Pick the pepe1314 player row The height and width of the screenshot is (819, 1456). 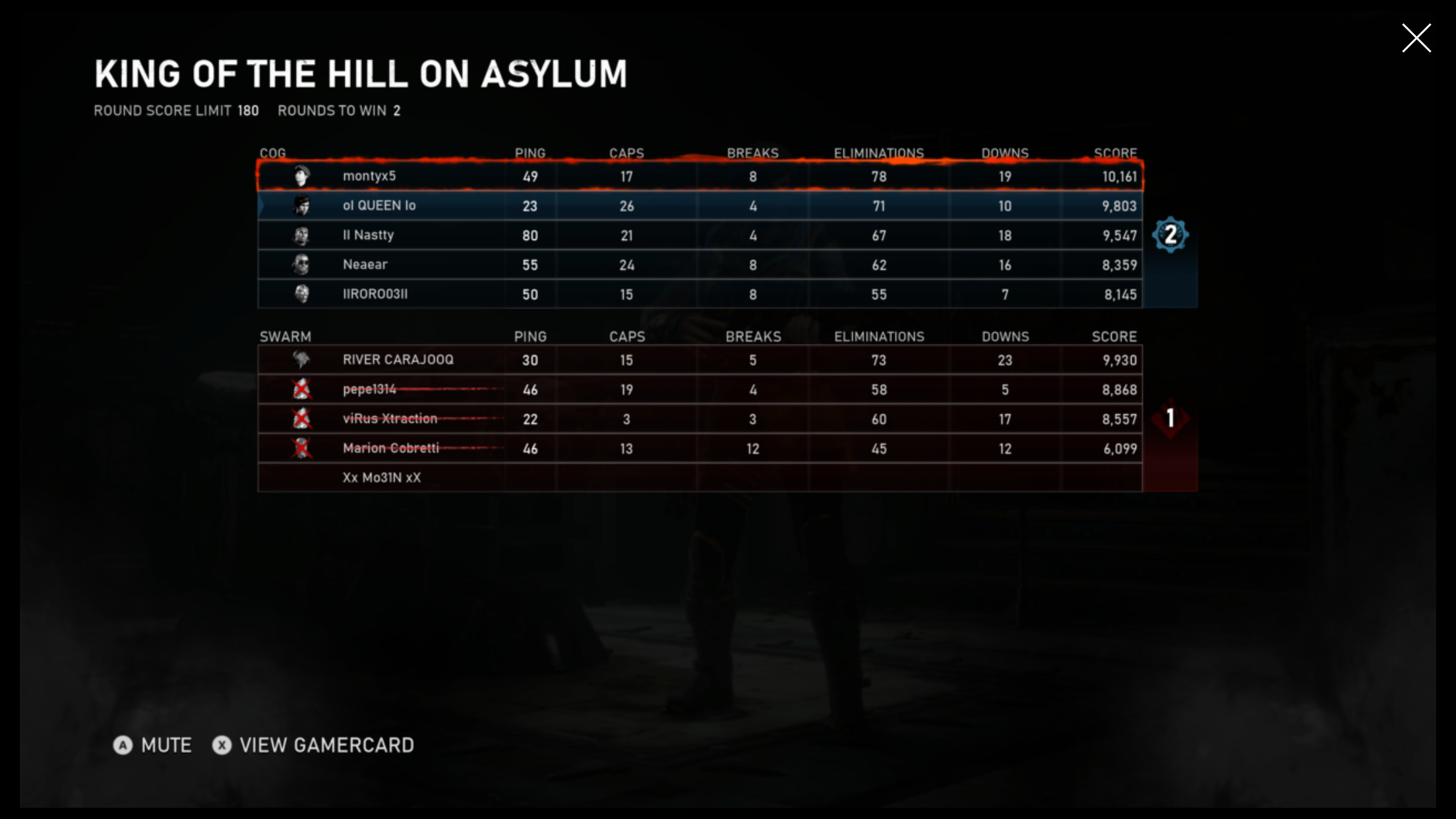(699, 390)
